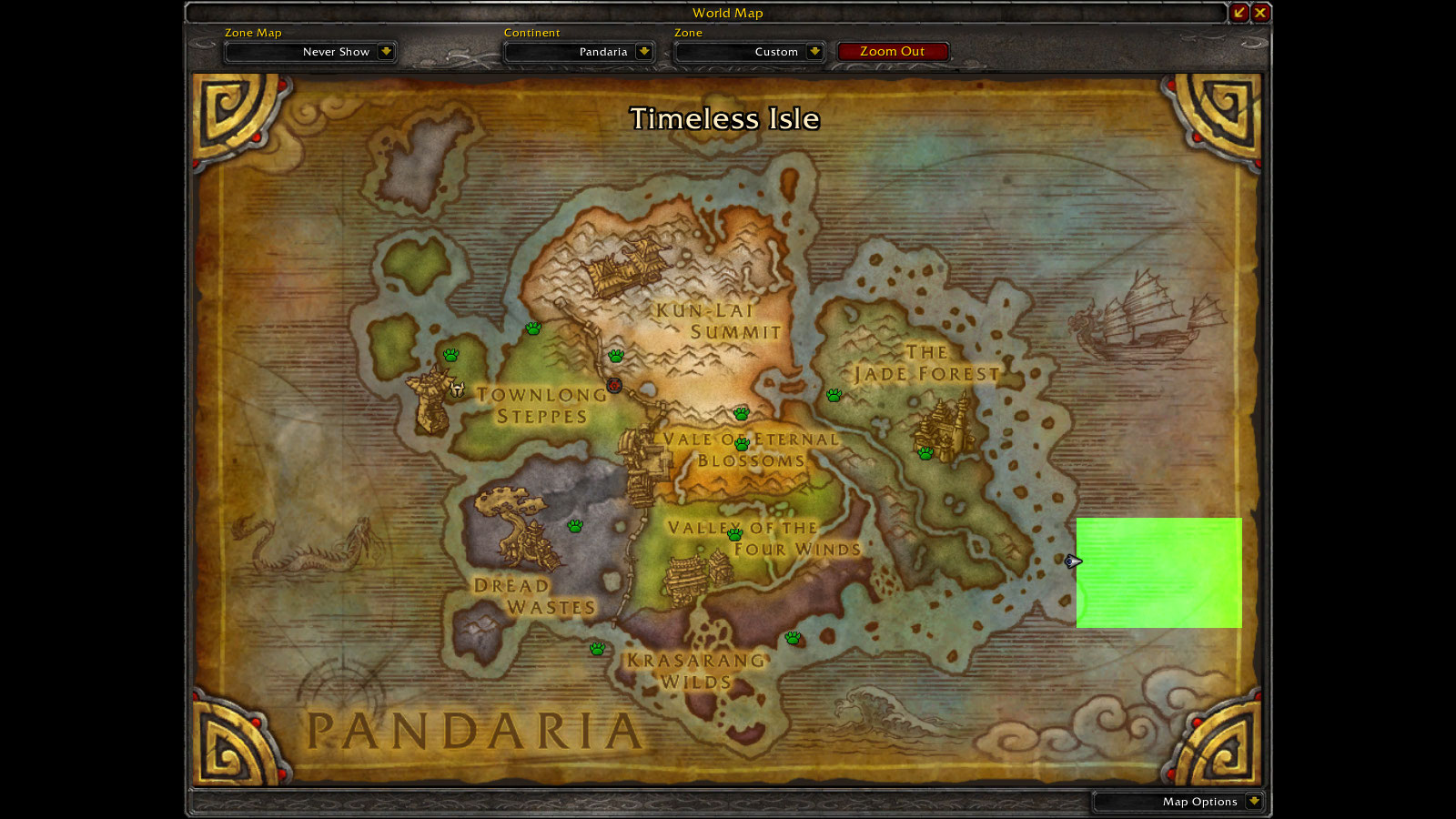The width and height of the screenshot is (1456, 819).
Task: Click the paw icon in Krasarang Wilds
Action: coord(599,649)
